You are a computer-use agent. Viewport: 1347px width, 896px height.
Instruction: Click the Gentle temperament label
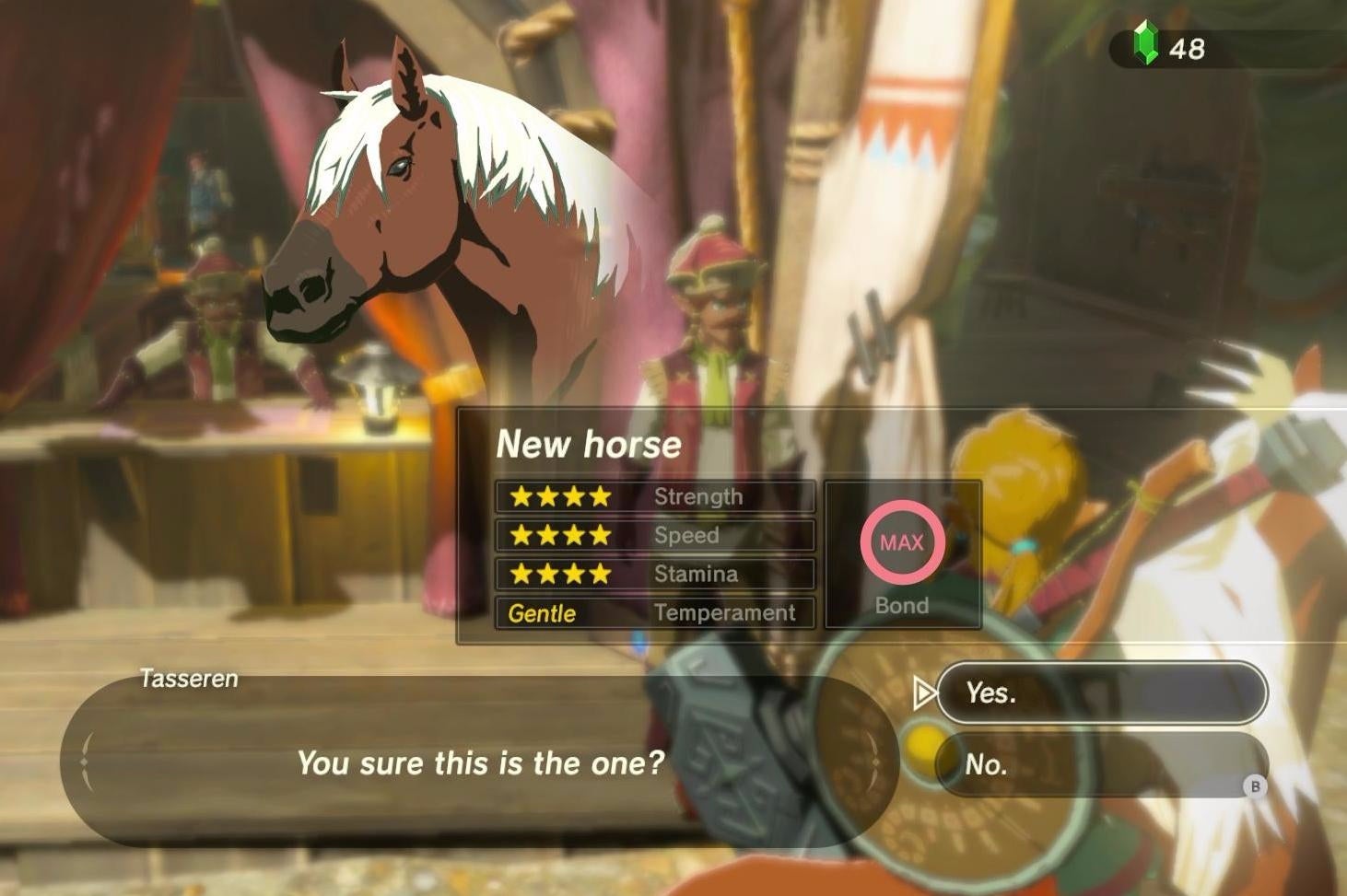pyautogui.click(x=542, y=613)
